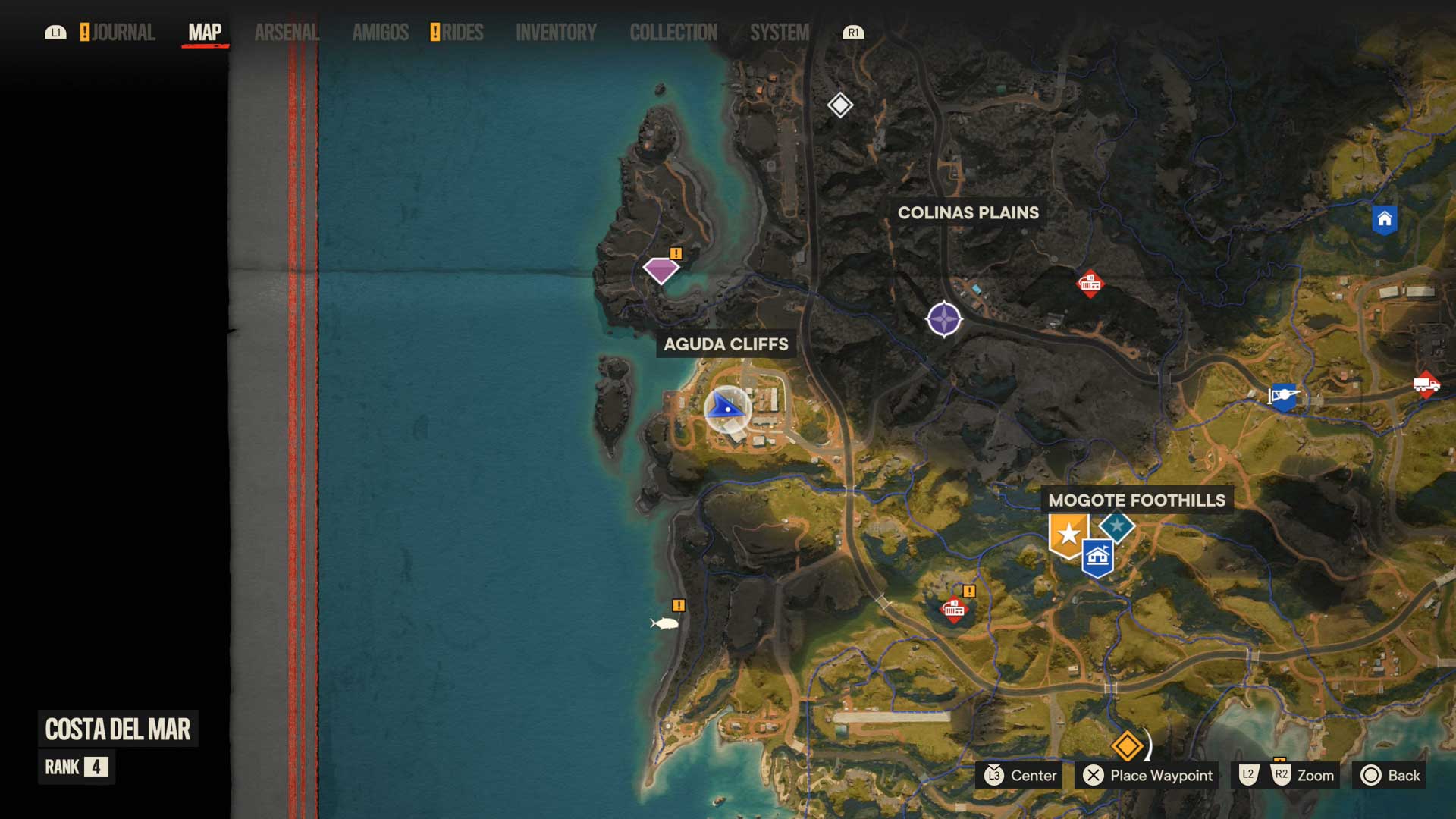Select the blue house marker
The width and height of the screenshot is (1456, 819).
click(x=1384, y=220)
